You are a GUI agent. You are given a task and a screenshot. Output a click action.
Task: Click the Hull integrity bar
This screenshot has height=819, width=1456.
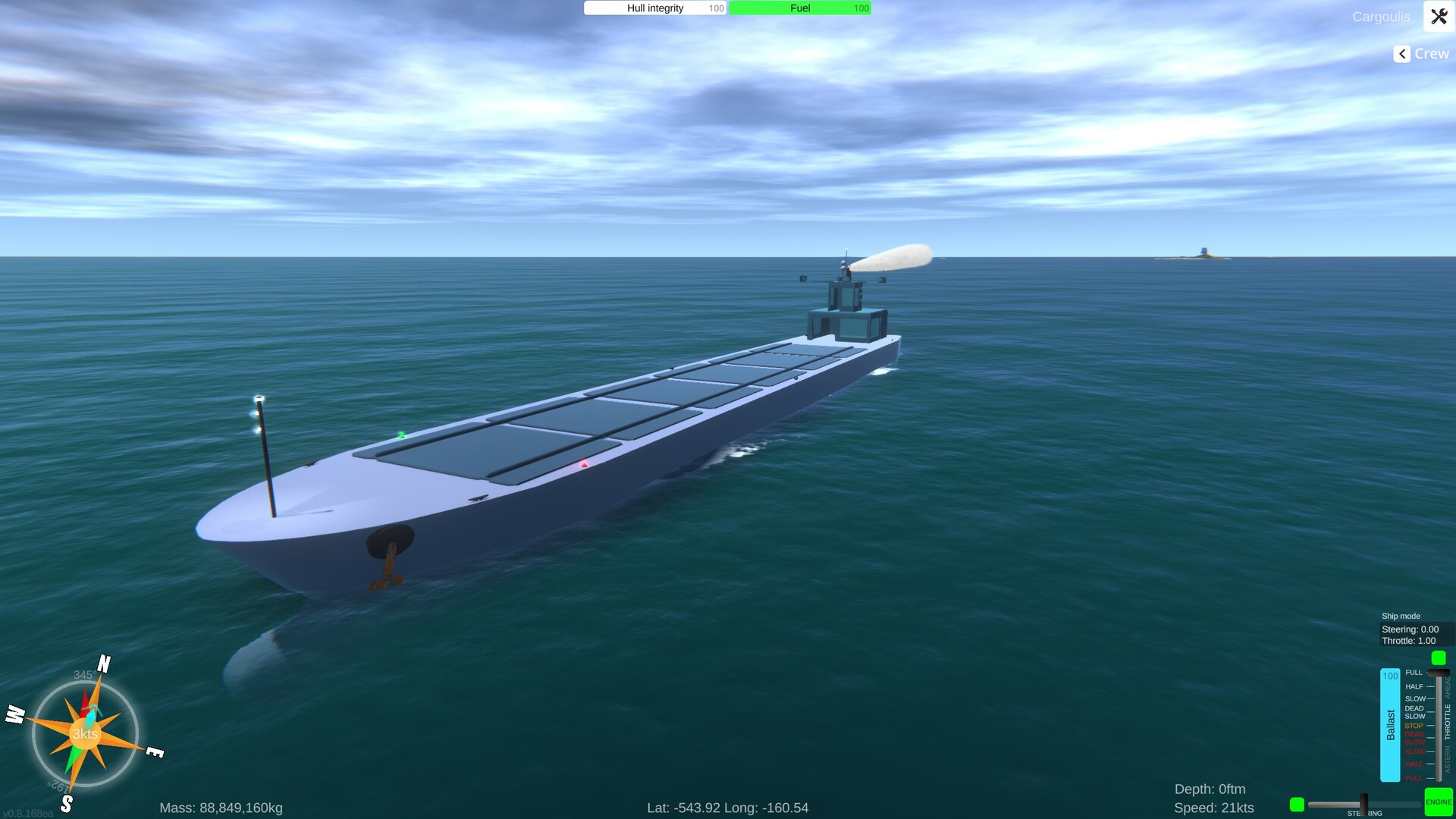(654, 8)
